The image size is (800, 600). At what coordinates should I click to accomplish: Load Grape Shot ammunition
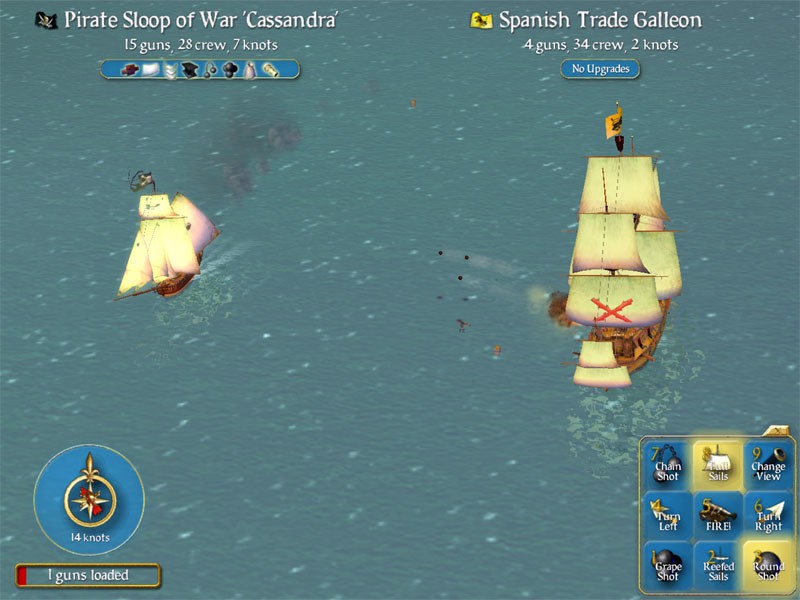click(x=667, y=567)
